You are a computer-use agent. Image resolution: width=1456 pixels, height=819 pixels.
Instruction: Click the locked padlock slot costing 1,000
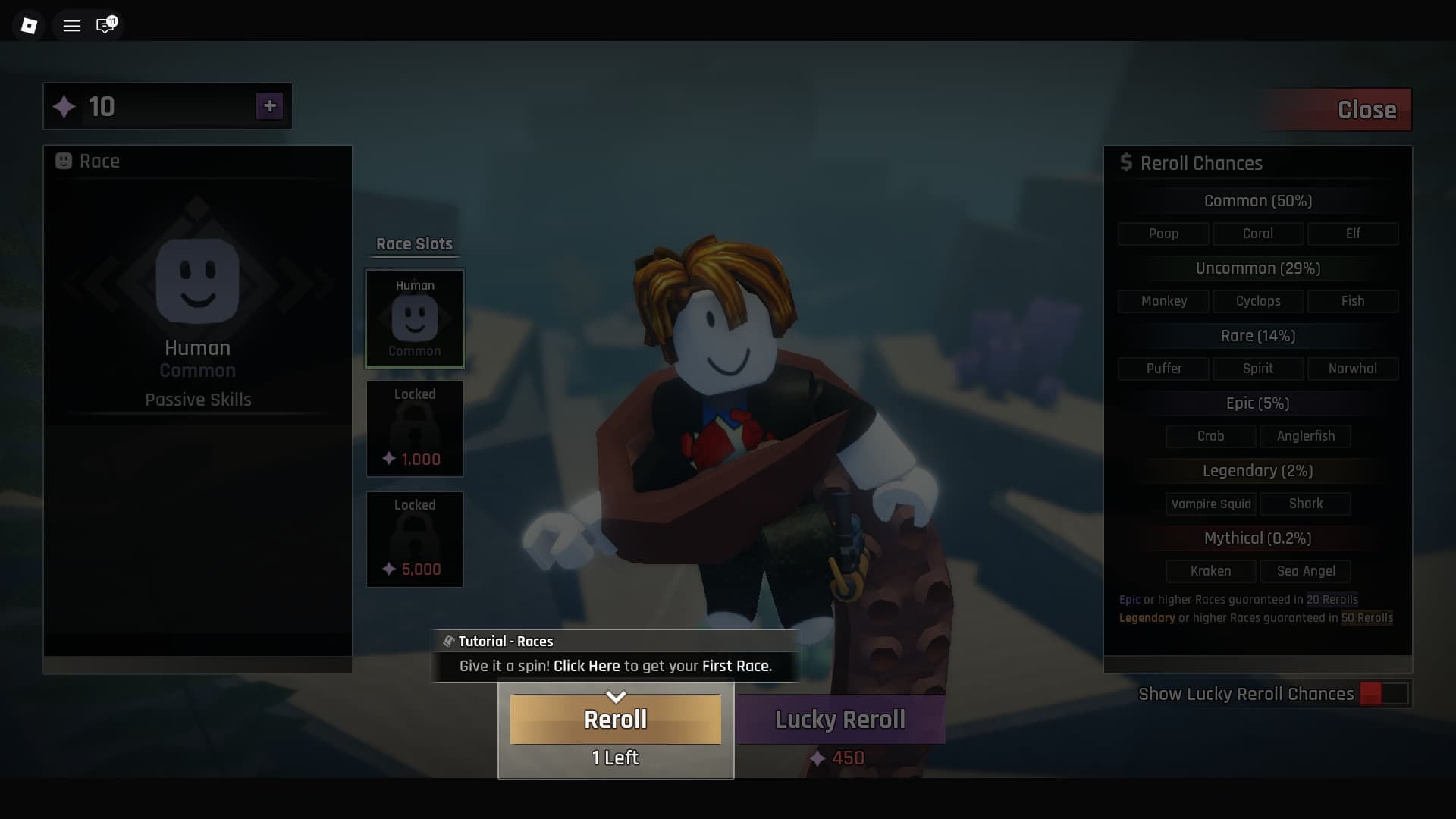point(414,428)
